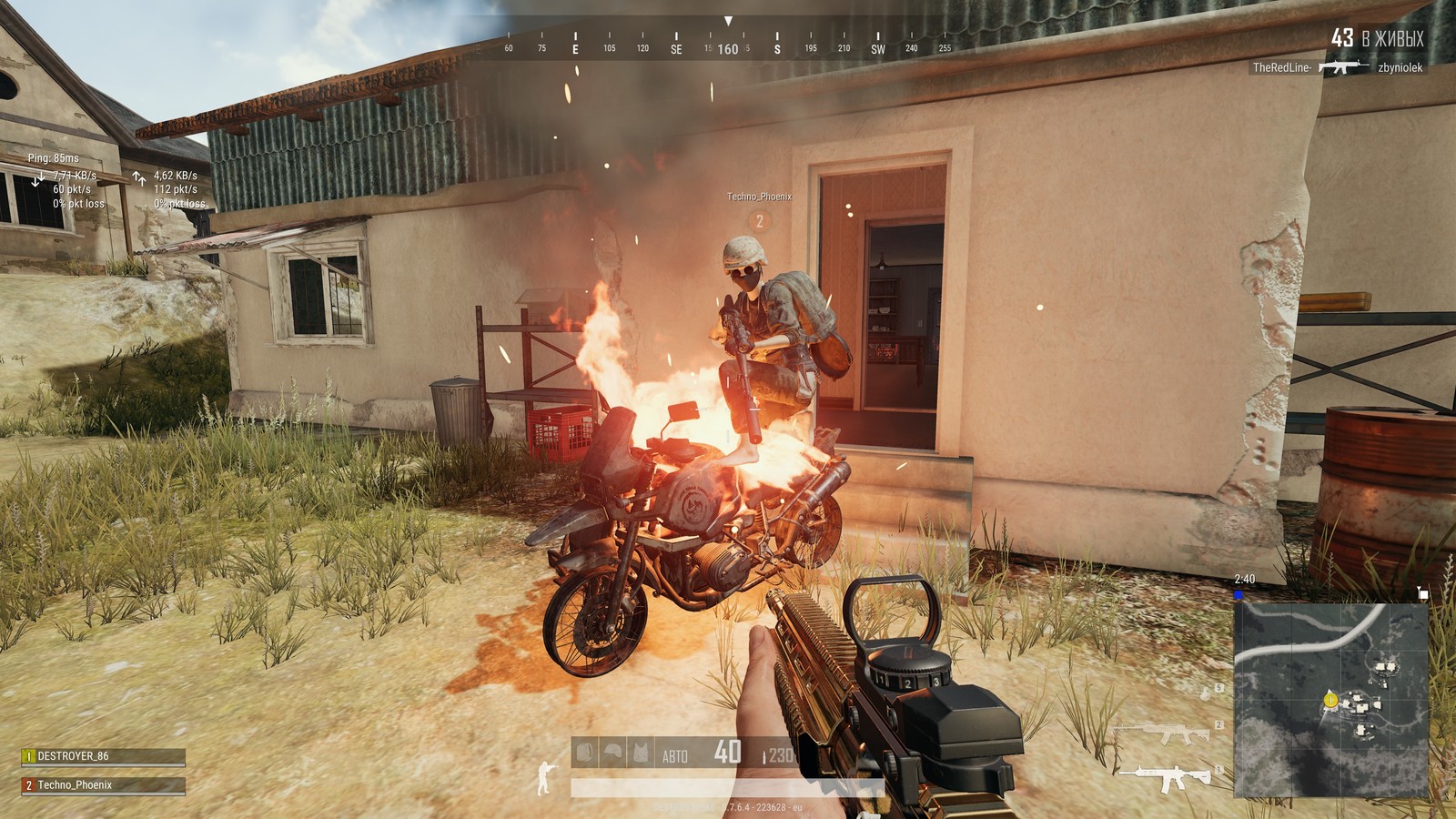The width and height of the screenshot is (1456, 819).
Task: Click the helmet equipment icon
Action: [614, 753]
